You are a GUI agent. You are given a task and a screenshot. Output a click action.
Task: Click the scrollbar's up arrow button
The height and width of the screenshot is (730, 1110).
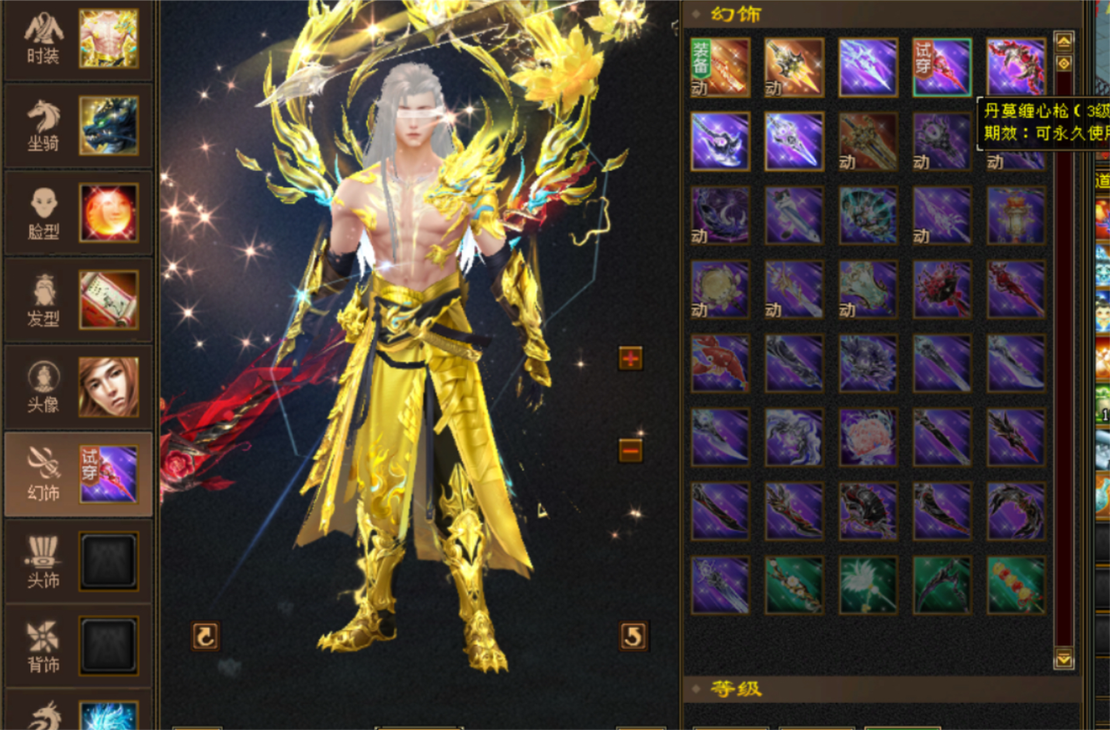(1064, 41)
